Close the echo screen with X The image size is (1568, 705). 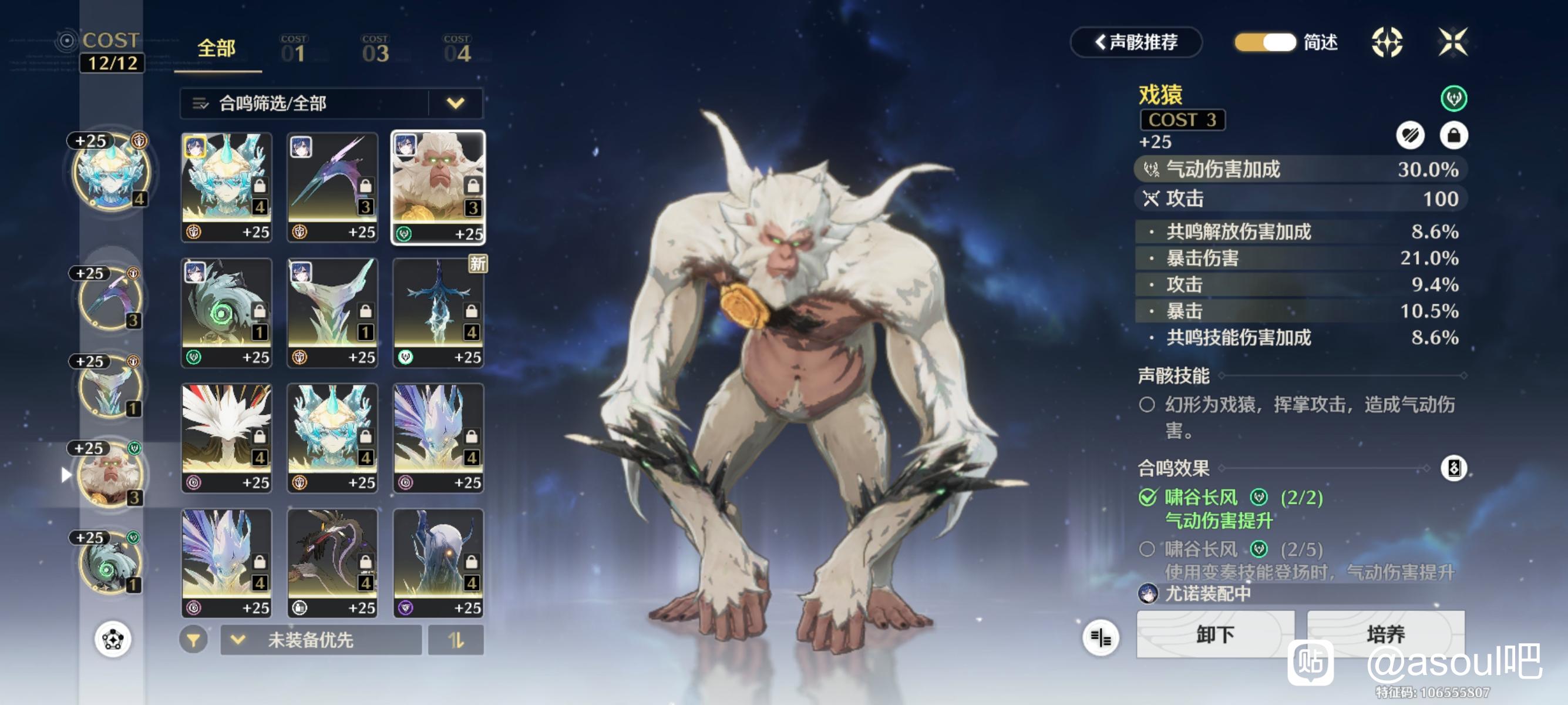1453,43
